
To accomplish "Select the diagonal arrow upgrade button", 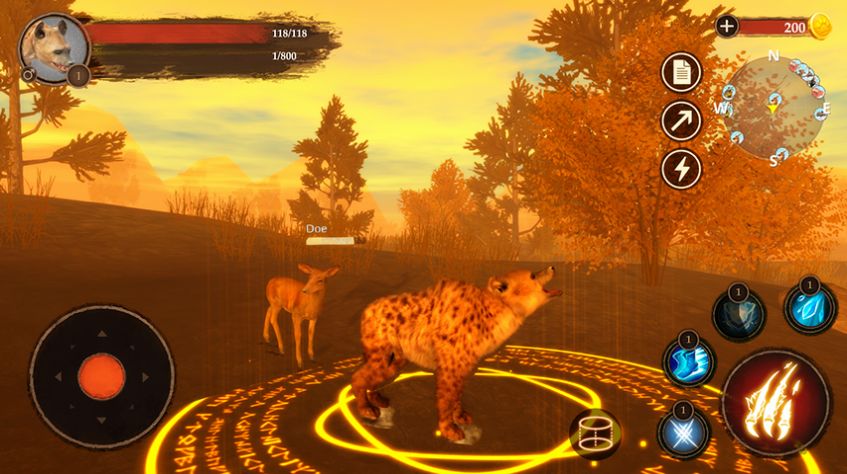I will coord(681,121).
